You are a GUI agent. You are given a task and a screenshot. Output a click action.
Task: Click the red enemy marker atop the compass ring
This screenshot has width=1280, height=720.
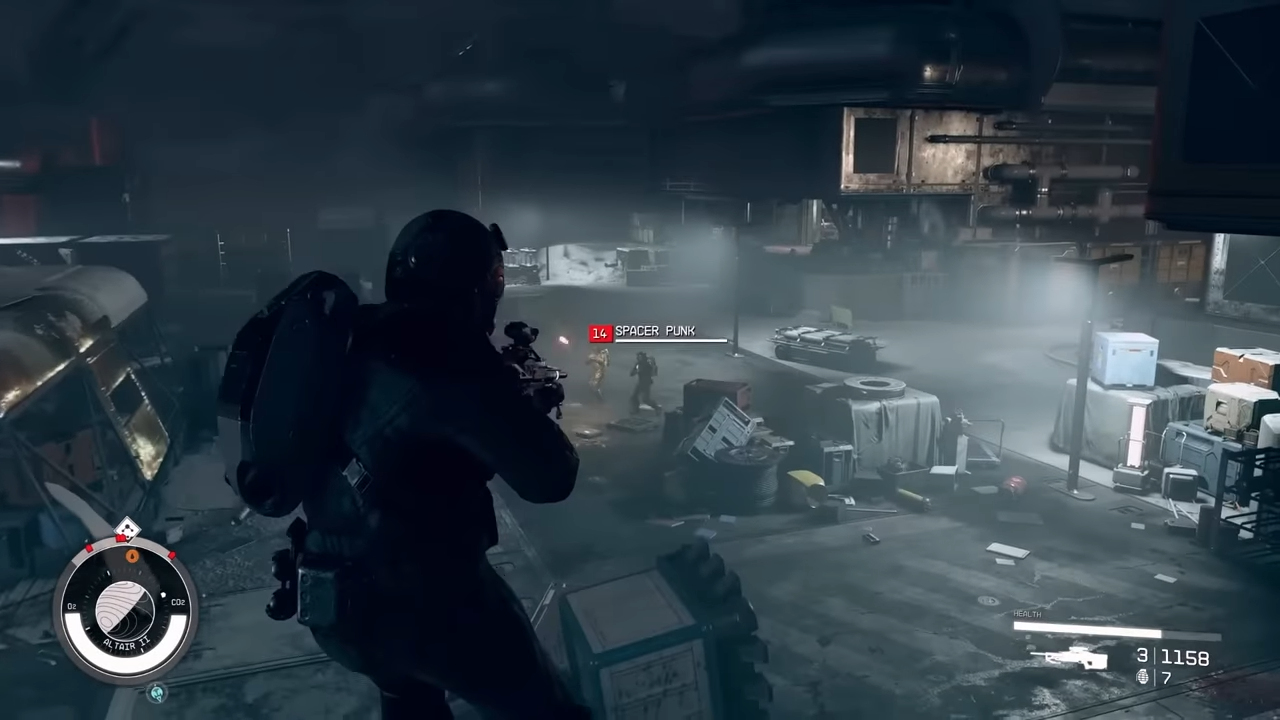click(119, 540)
